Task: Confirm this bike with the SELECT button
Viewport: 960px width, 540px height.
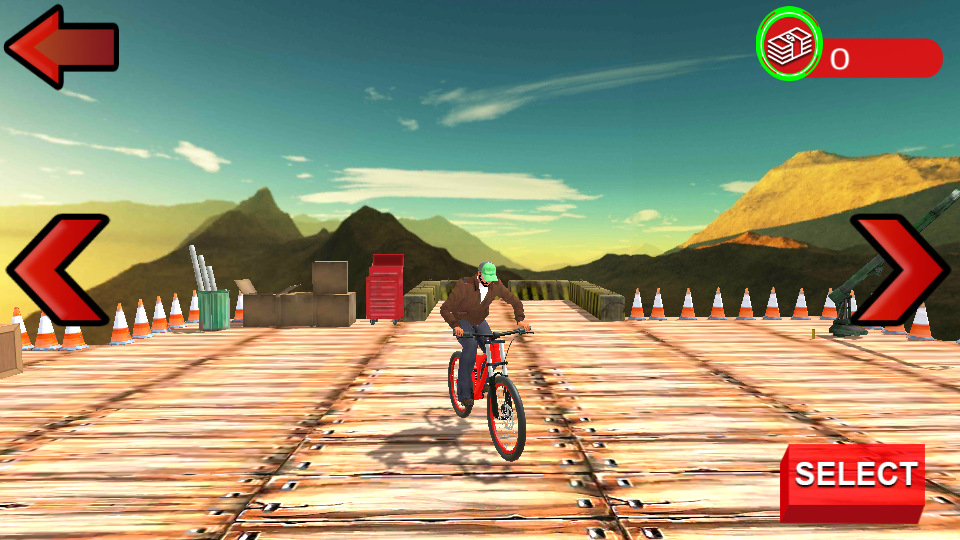Action: coord(853,480)
